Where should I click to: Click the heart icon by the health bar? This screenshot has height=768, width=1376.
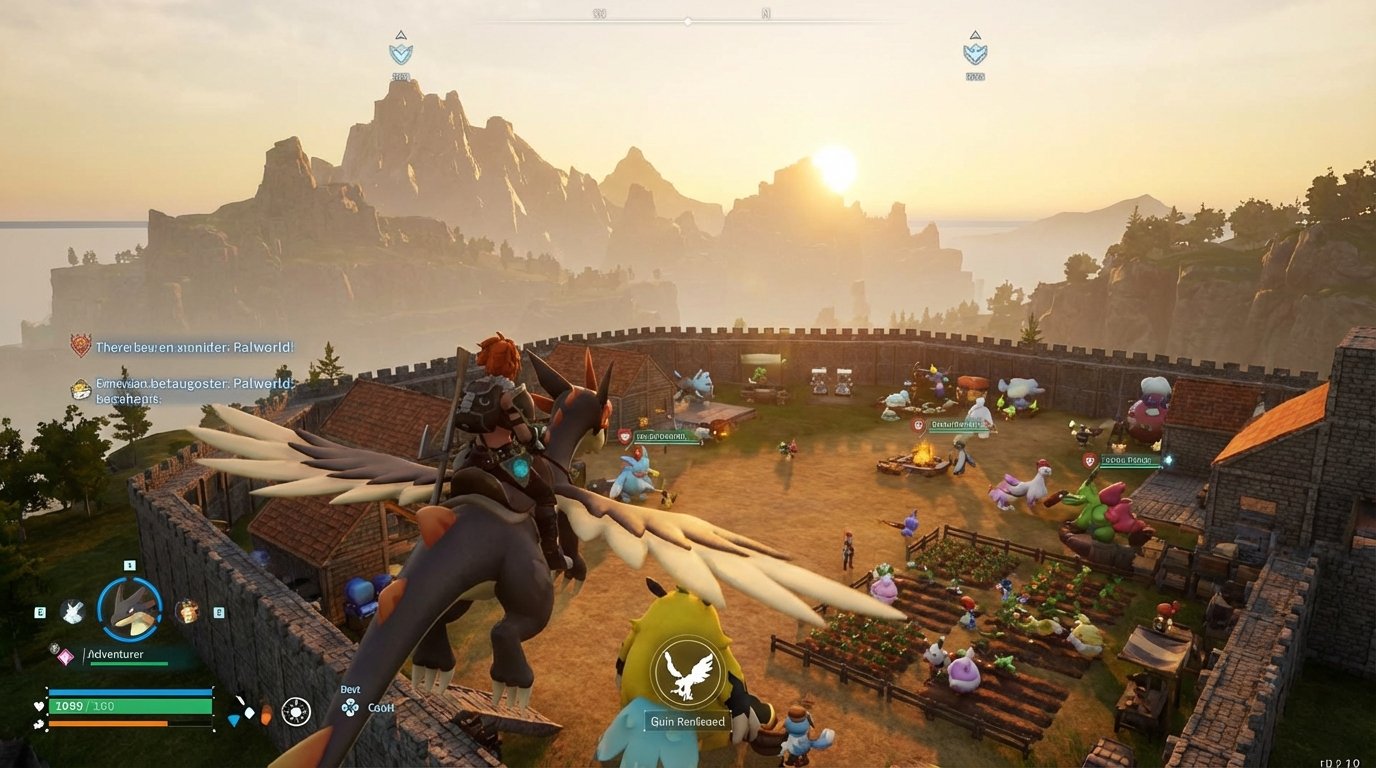pyautogui.click(x=38, y=706)
